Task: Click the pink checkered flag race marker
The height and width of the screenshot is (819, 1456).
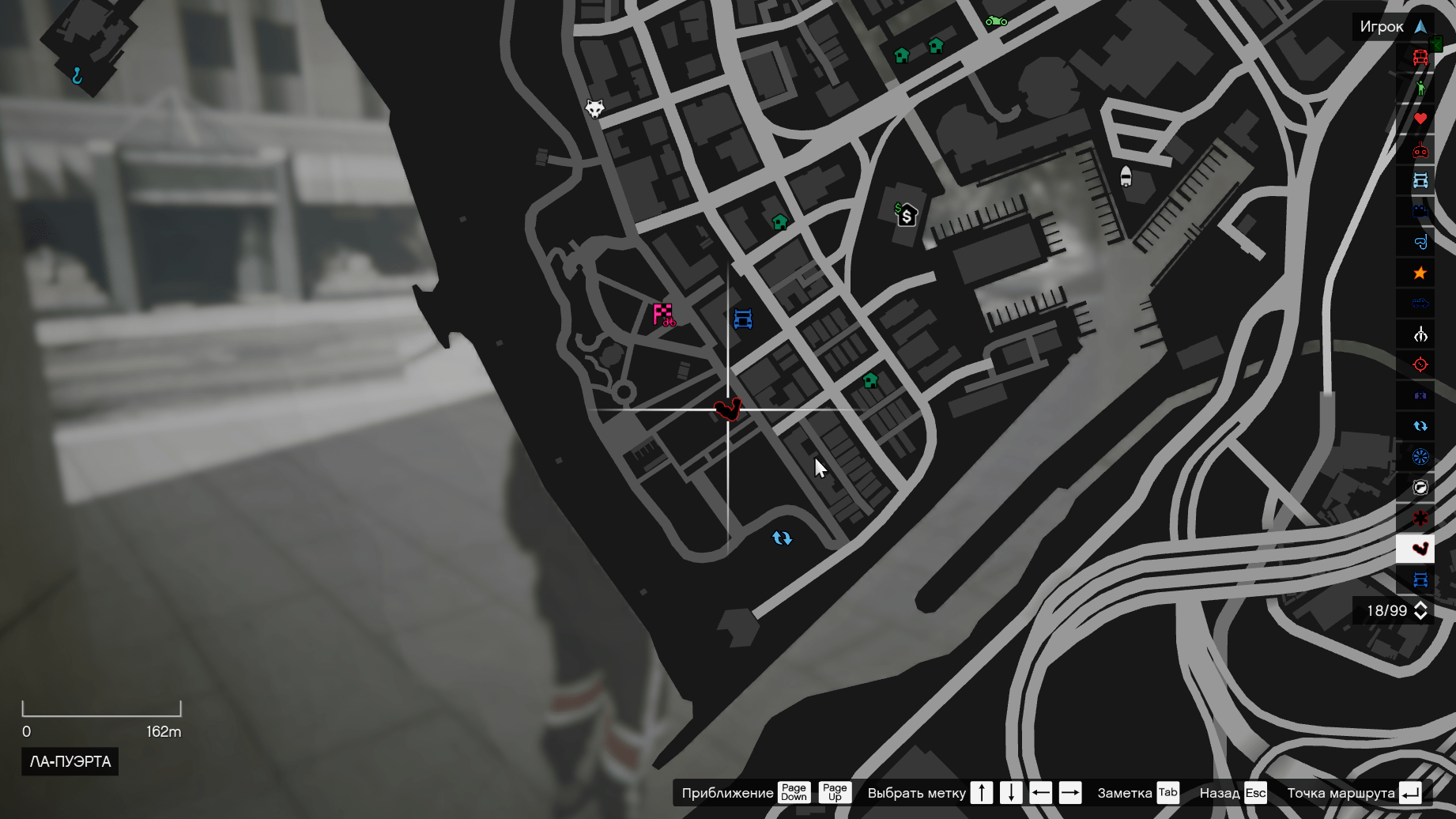Action: pyautogui.click(x=663, y=315)
